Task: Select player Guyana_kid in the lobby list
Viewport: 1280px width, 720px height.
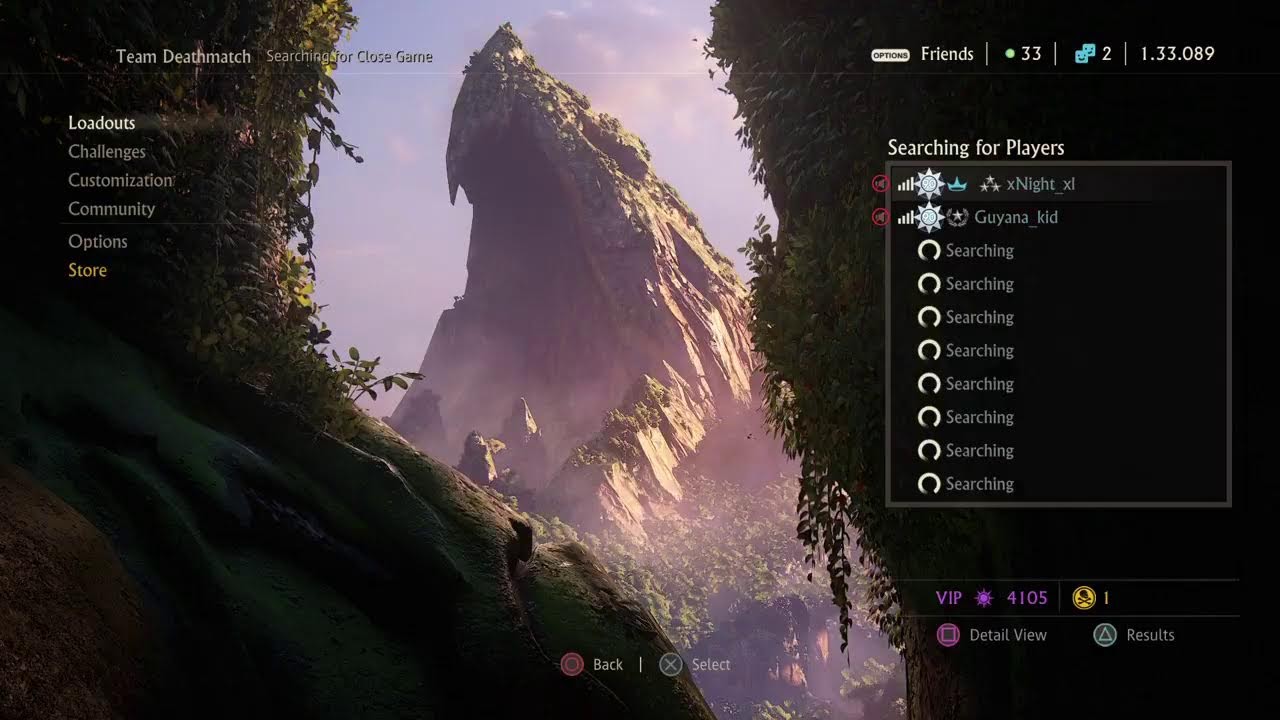Action: (1015, 217)
